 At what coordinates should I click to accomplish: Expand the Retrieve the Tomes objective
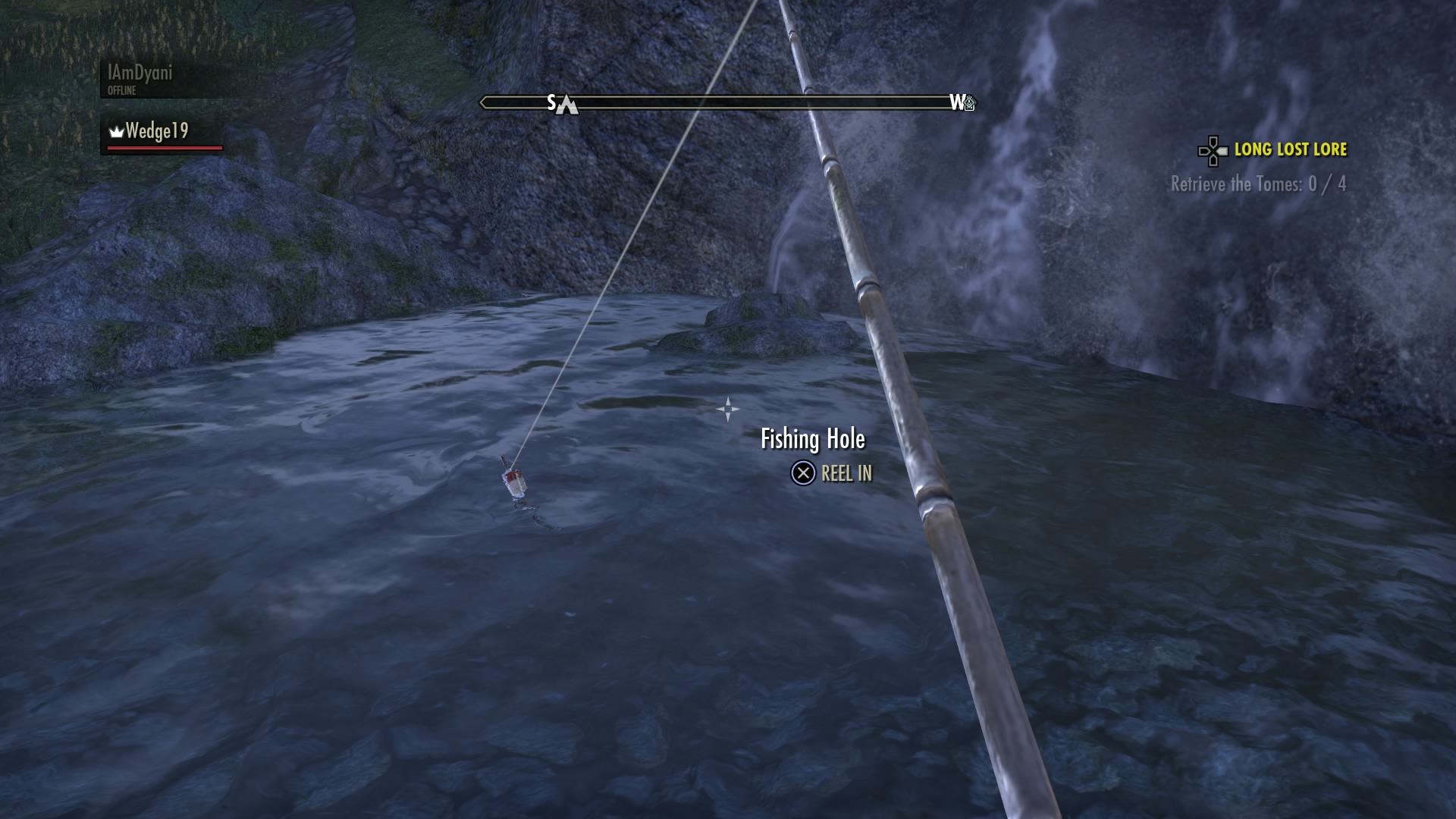coord(1258,184)
